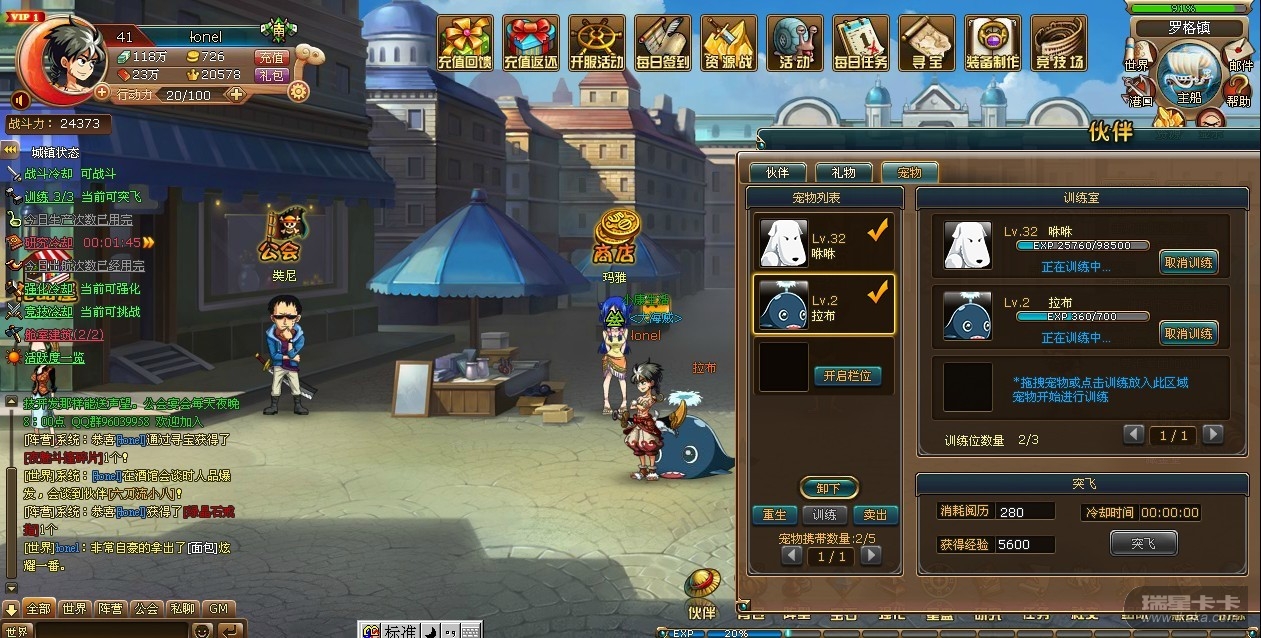This screenshot has height=638, width=1261.
Task: Switch to the 伙伴 partner tab
Action: click(x=777, y=173)
